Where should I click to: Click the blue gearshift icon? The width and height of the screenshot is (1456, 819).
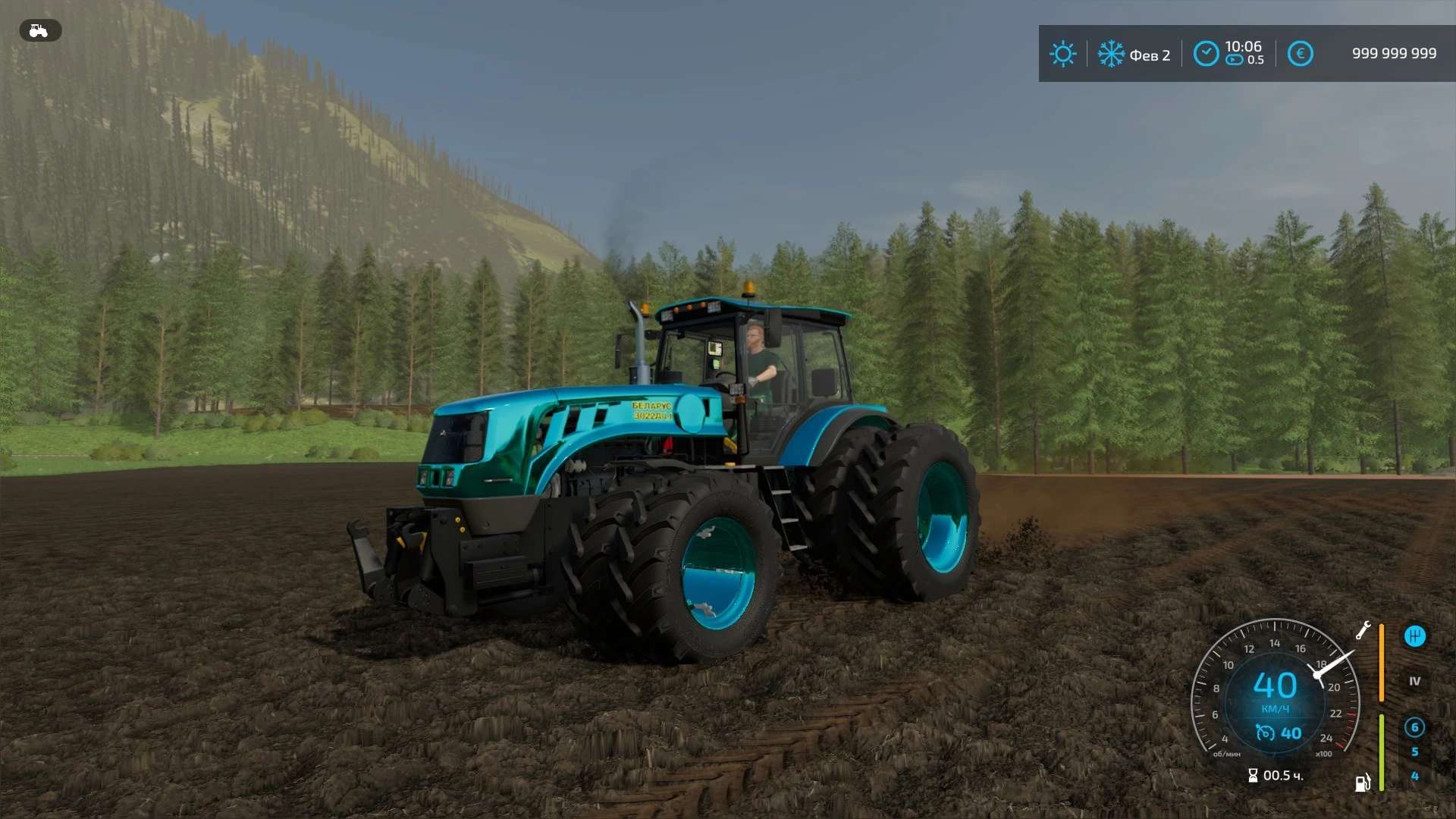(1414, 636)
